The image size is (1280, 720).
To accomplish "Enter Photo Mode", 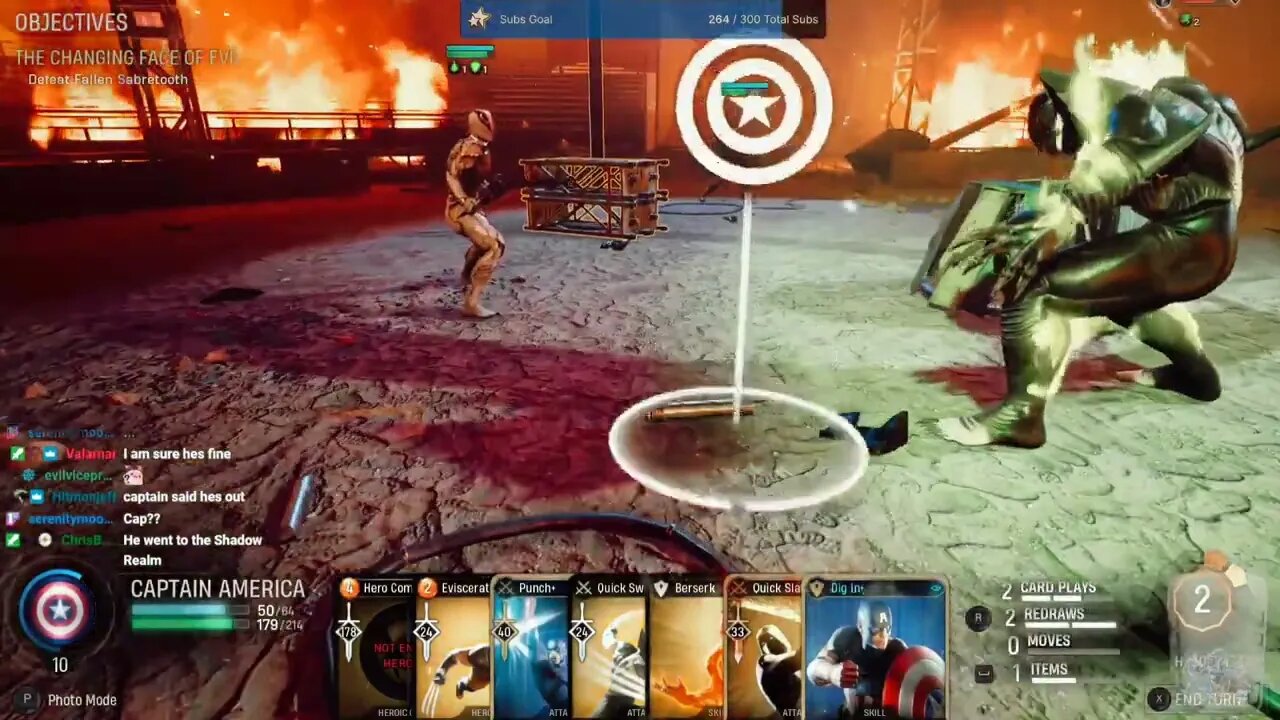I will (x=70, y=700).
